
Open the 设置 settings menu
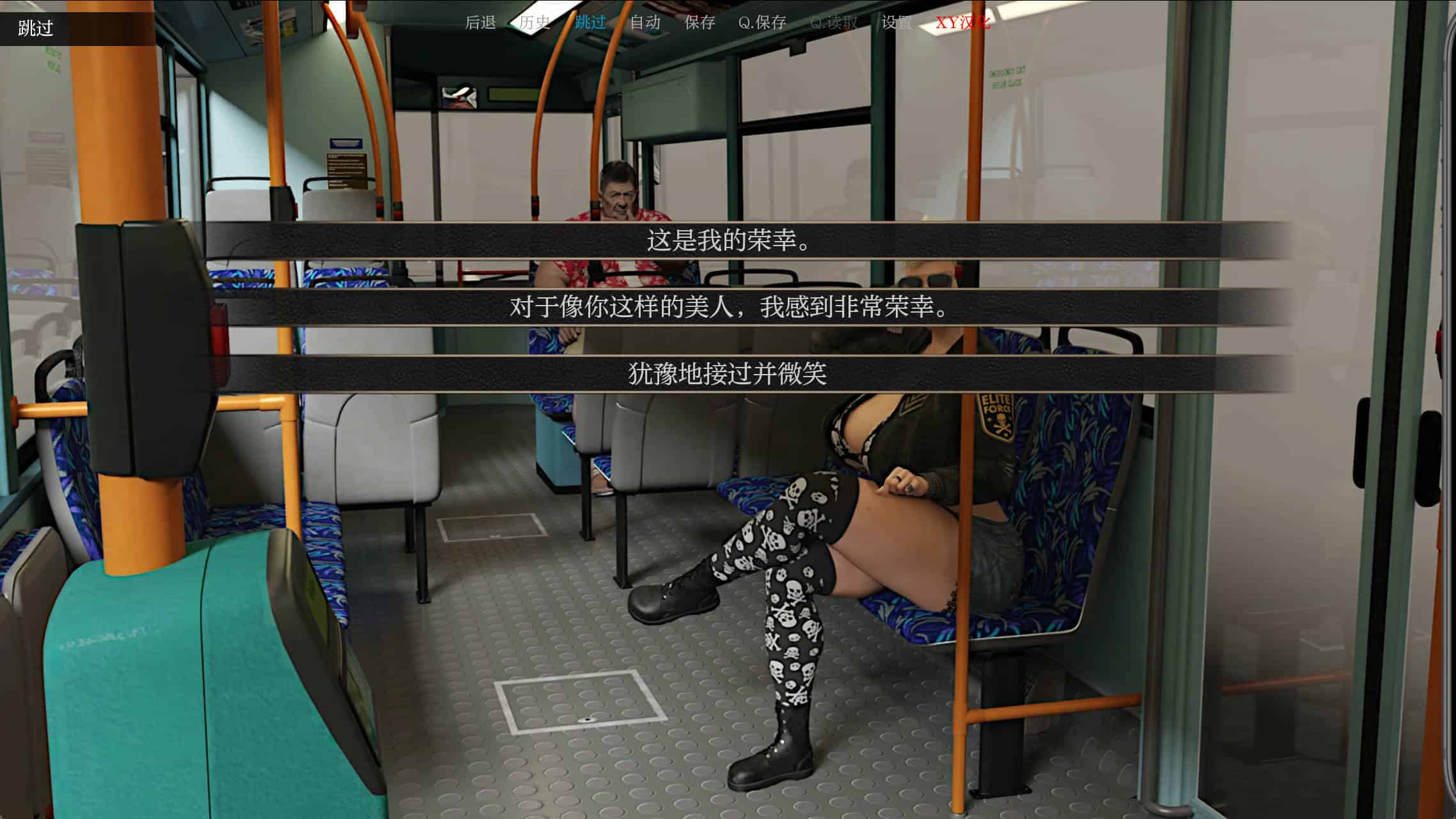[896, 23]
